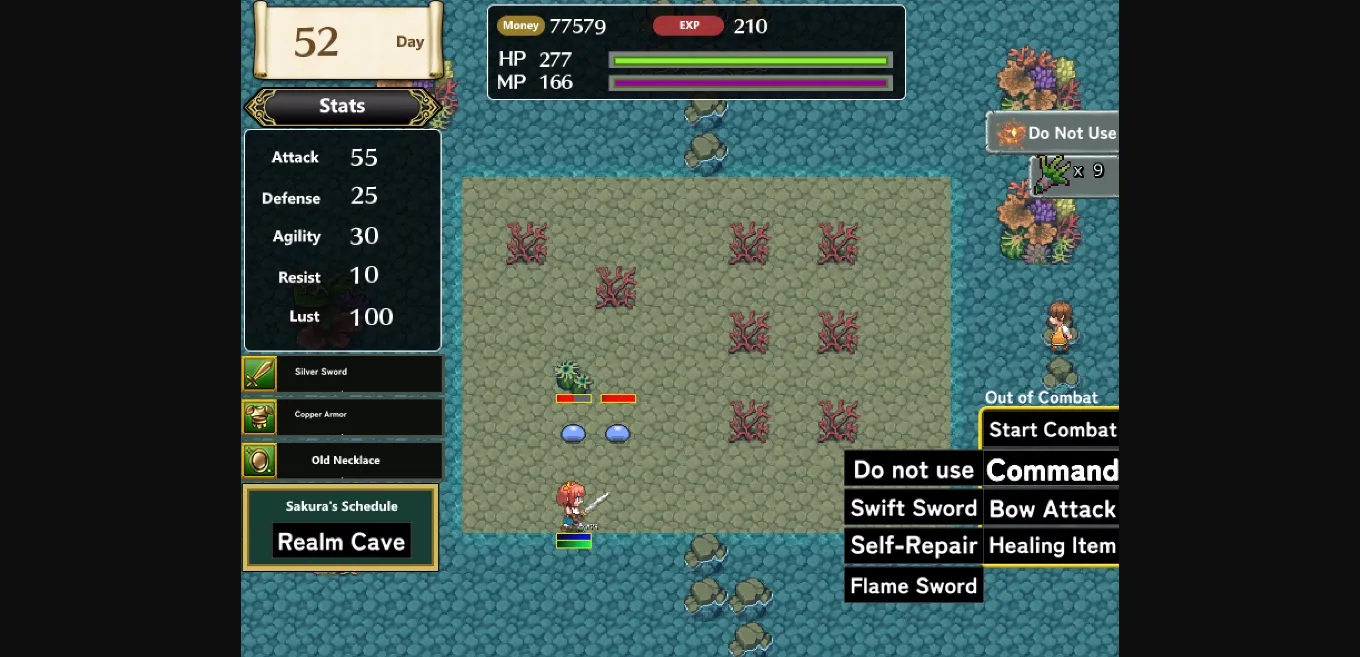
Task: Choose Bow Attack command
Action: tap(1051, 509)
